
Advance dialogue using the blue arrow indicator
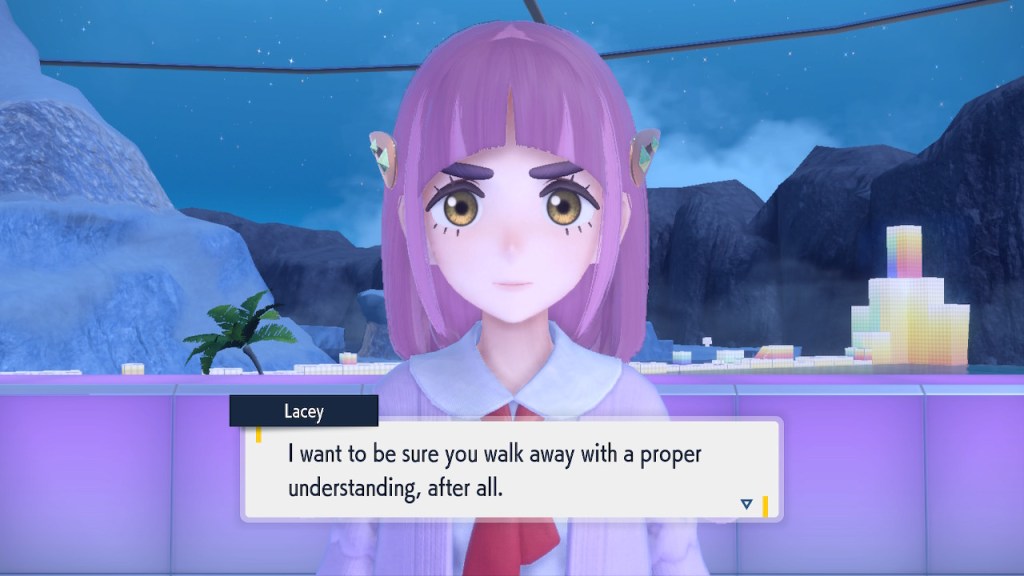746,504
